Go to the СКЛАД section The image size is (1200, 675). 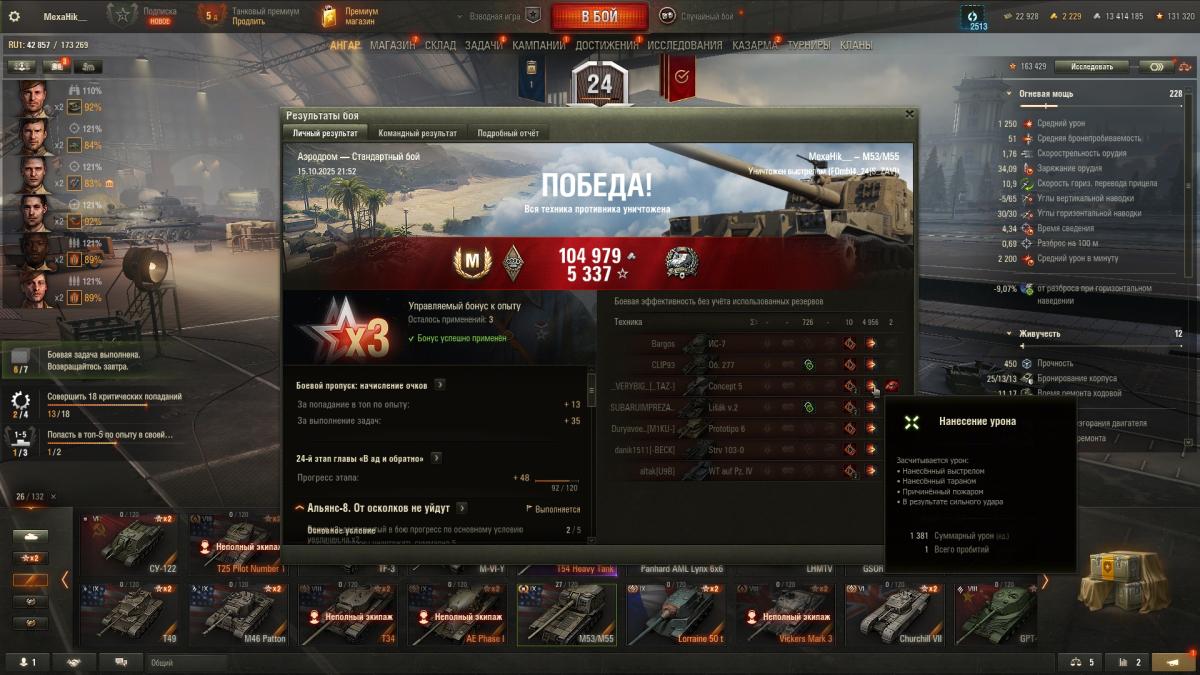click(440, 45)
